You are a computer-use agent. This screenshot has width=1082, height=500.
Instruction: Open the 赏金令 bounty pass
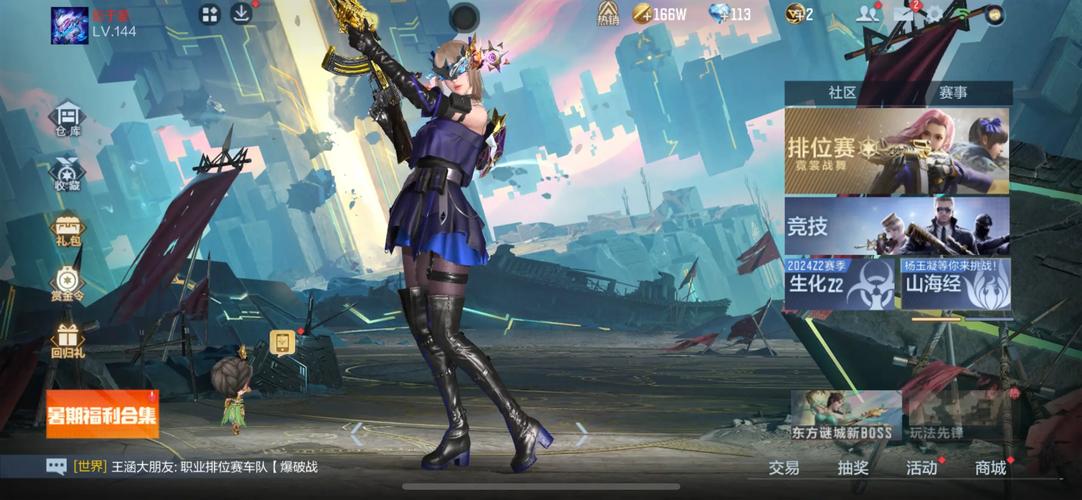(67, 285)
